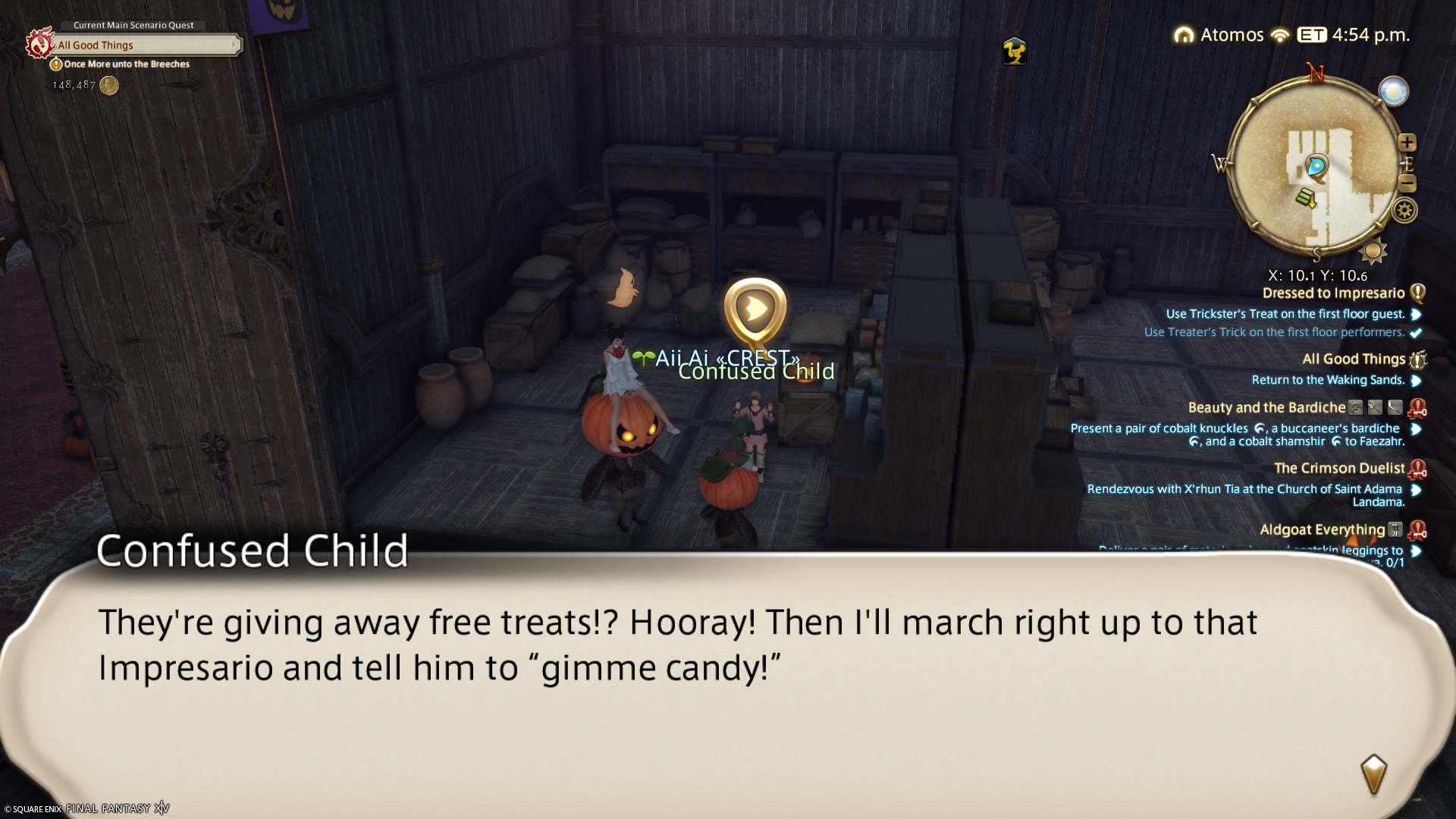Click the chocobo status icon

pyautogui.click(x=1014, y=52)
